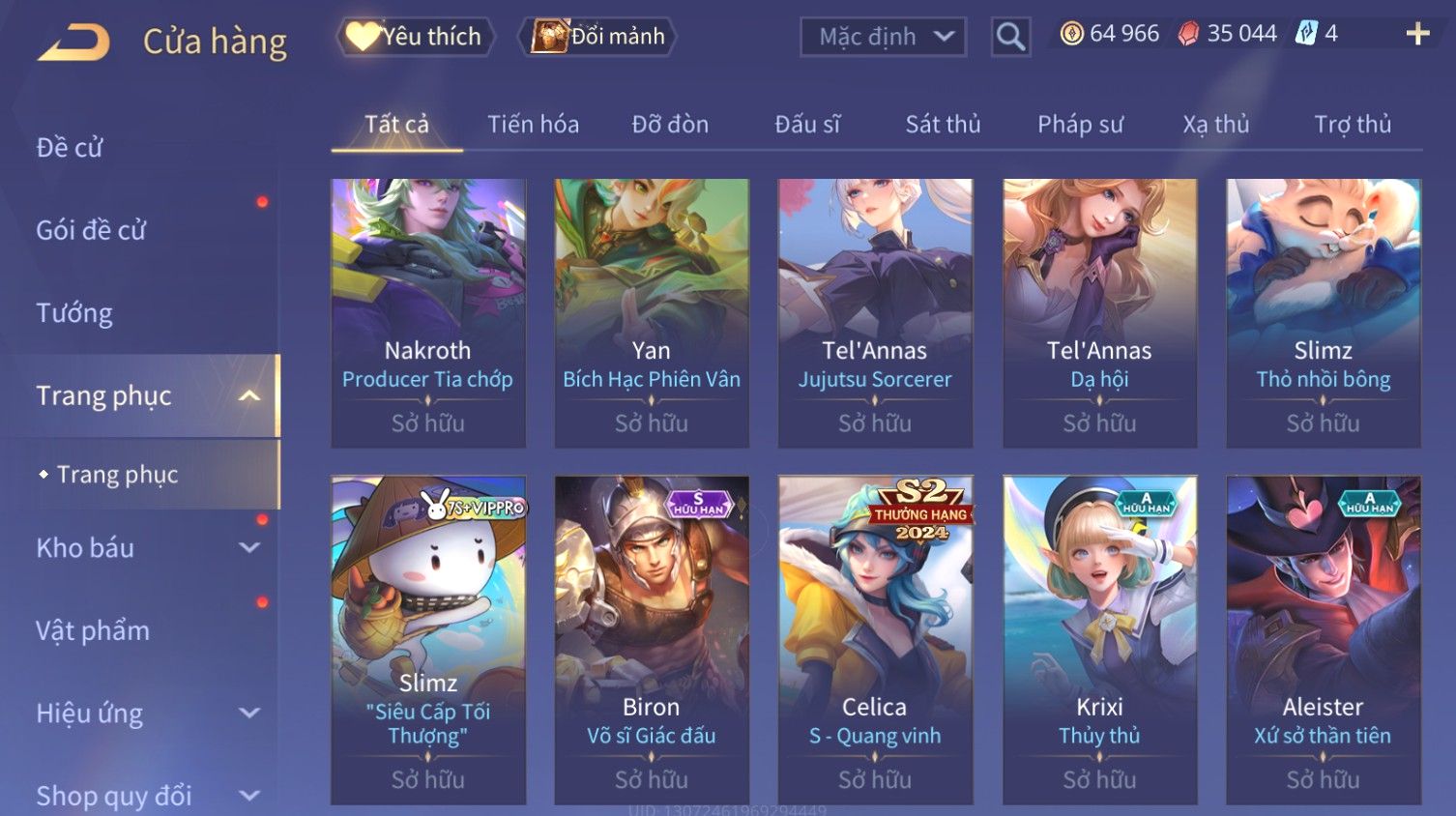This screenshot has width=1456, height=816.
Task: Select Nakroth Producer Tia chớp skin
Action: pyautogui.click(x=428, y=312)
